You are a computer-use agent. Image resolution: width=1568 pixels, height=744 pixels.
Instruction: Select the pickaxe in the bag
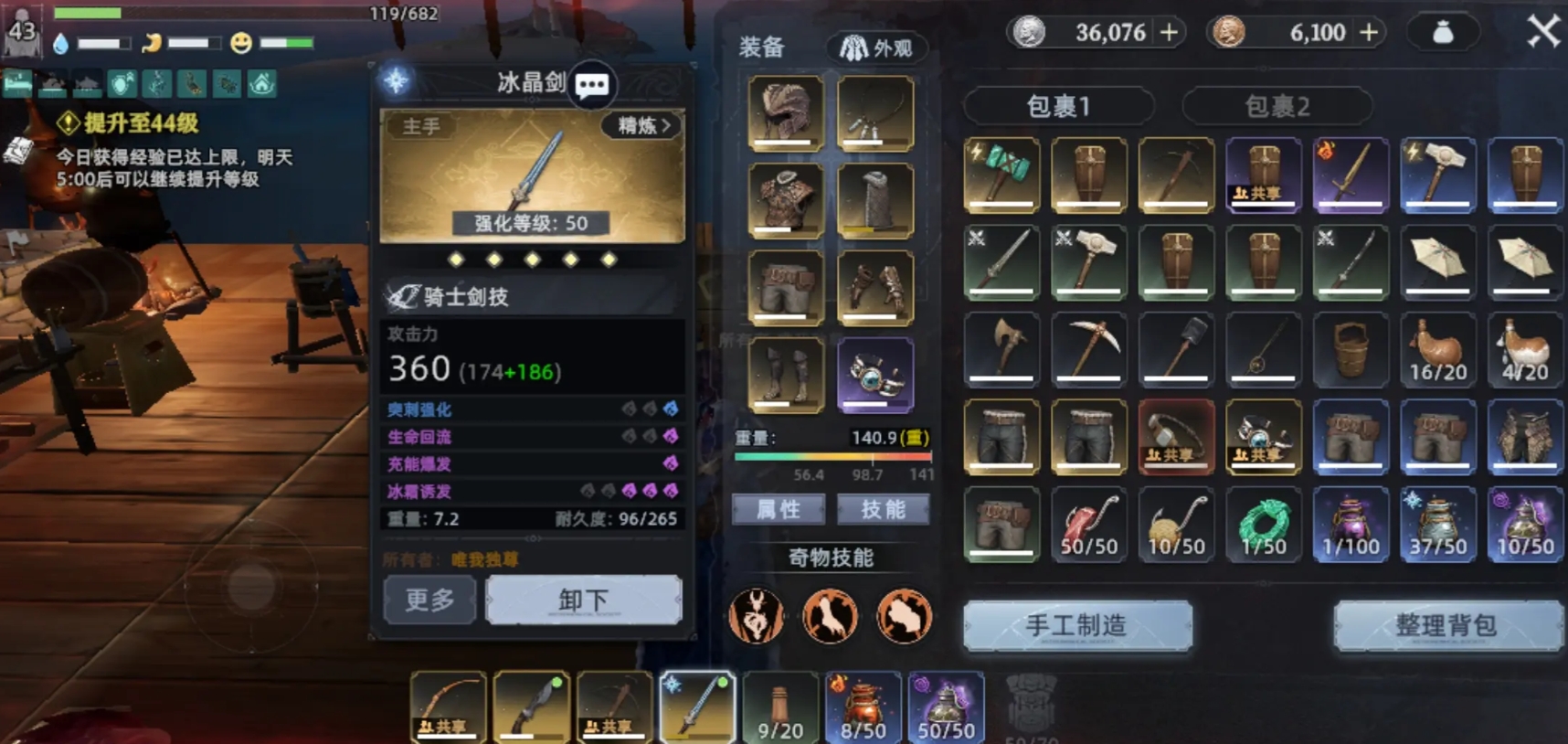click(1088, 347)
